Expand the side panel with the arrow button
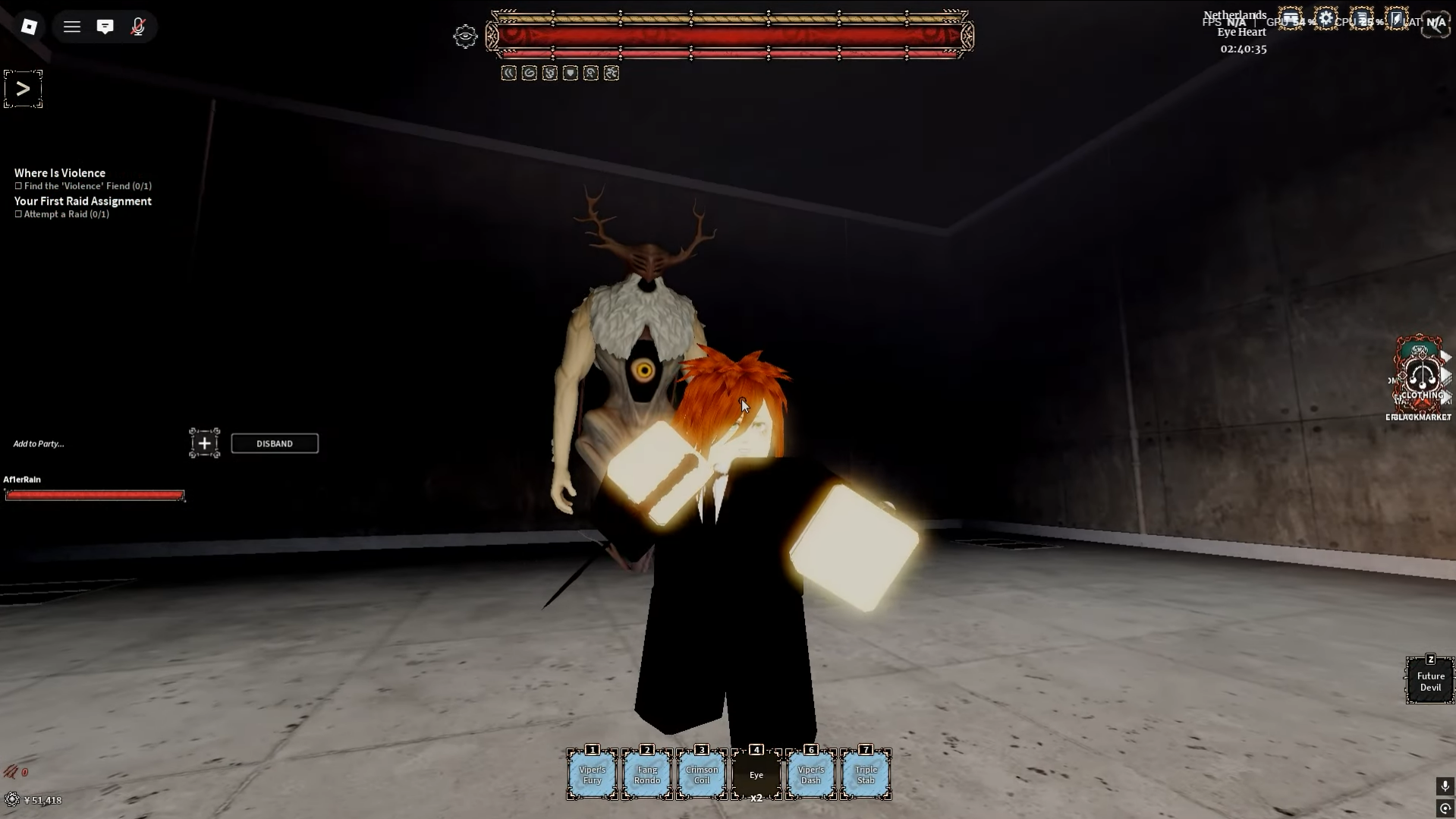Viewport: 1456px width, 819px height. click(x=23, y=89)
